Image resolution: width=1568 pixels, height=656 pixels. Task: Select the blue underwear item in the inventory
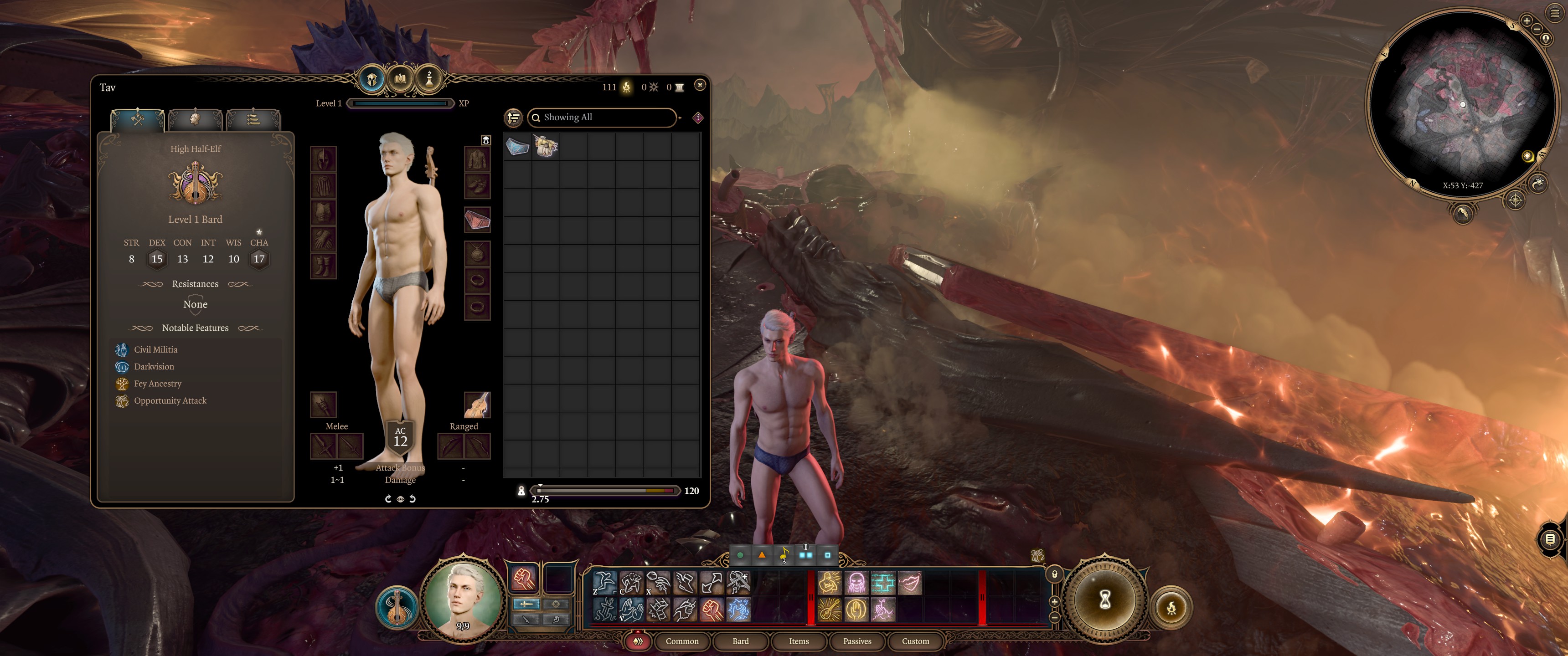pyautogui.click(x=517, y=147)
